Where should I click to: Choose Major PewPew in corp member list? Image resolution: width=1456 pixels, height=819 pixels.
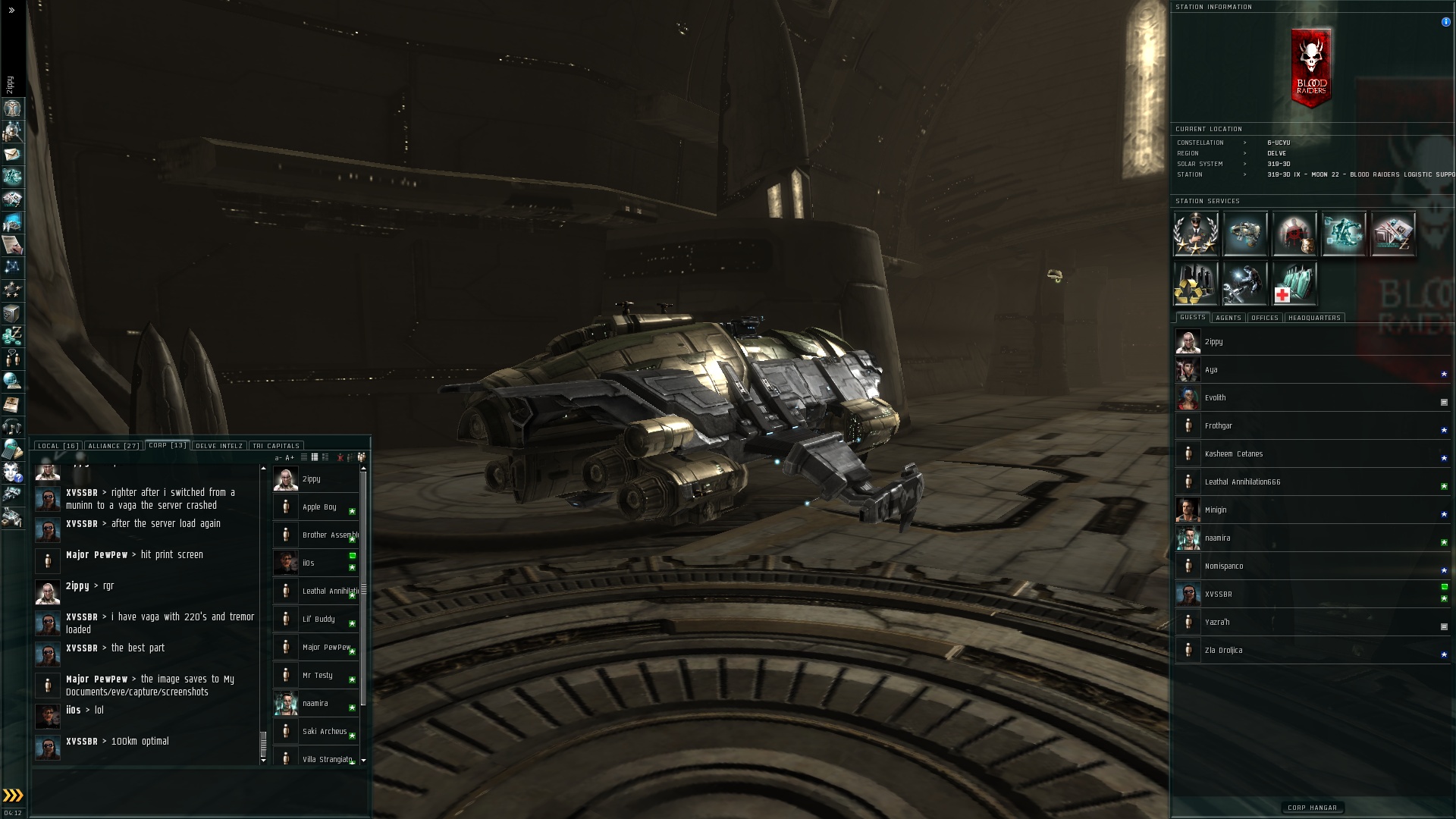[x=326, y=647]
